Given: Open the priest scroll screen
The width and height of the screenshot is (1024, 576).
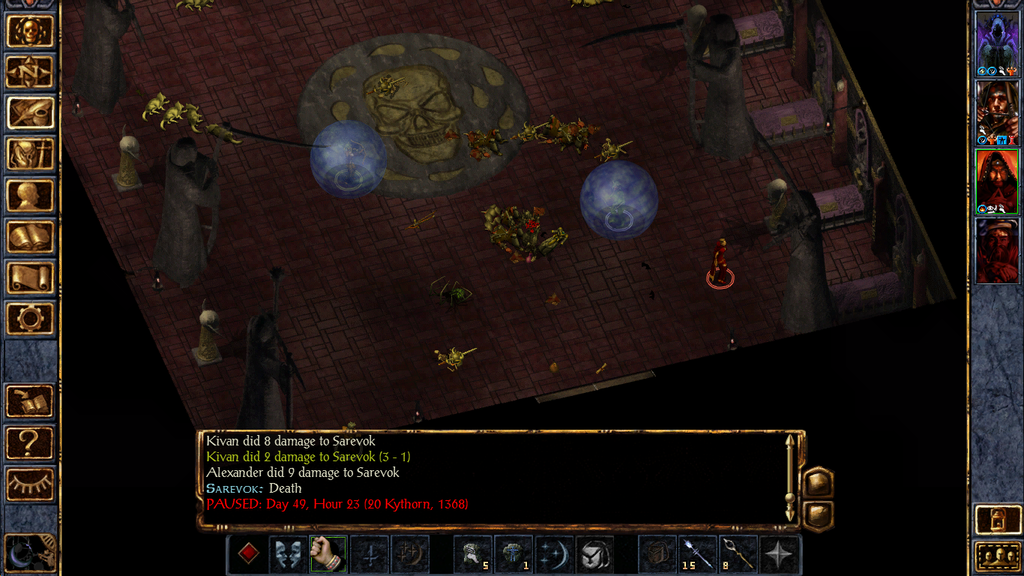Looking at the screenshot, I should pos(29,277).
